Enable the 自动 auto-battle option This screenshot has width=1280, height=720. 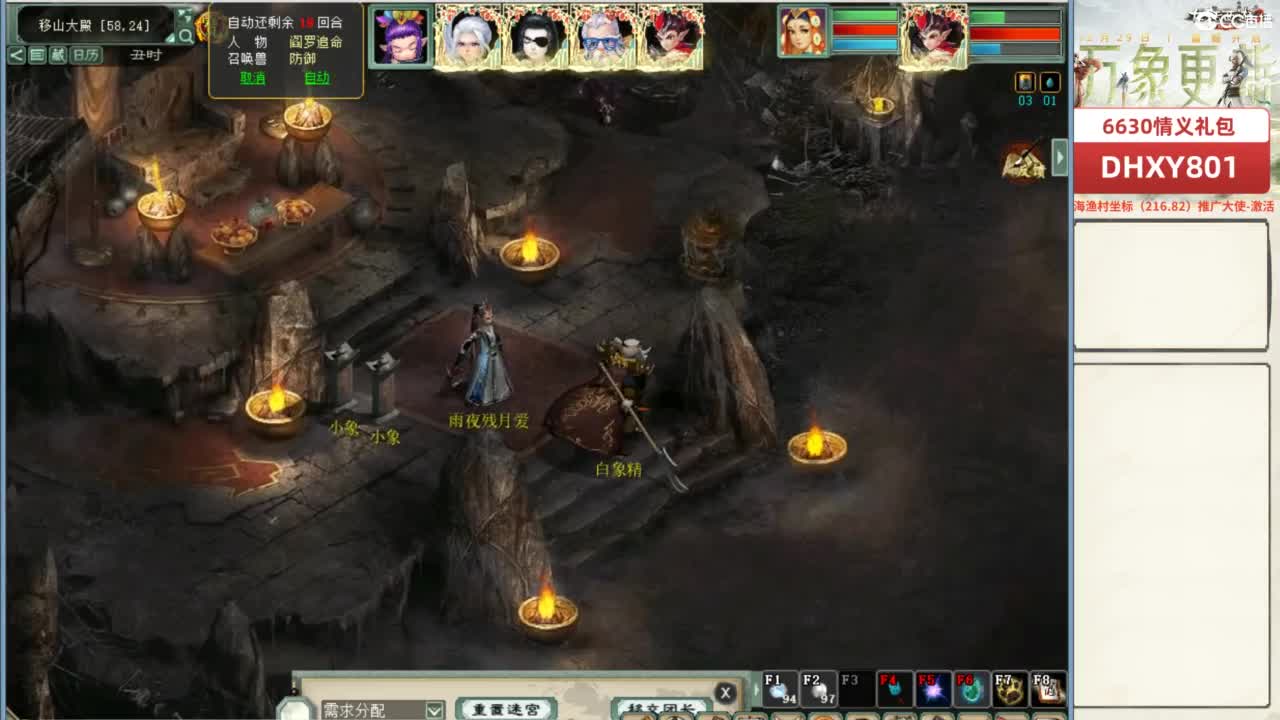pos(318,77)
